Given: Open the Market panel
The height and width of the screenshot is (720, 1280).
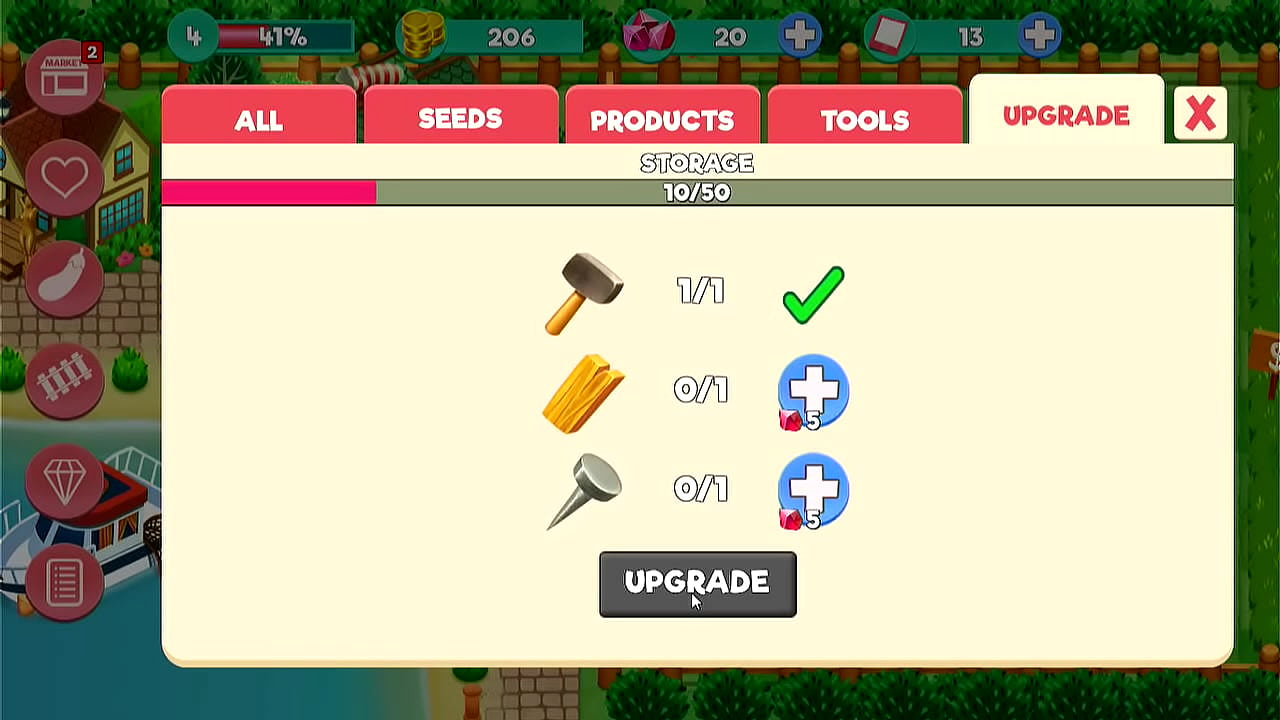Looking at the screenshot, I should coord(64,78).
